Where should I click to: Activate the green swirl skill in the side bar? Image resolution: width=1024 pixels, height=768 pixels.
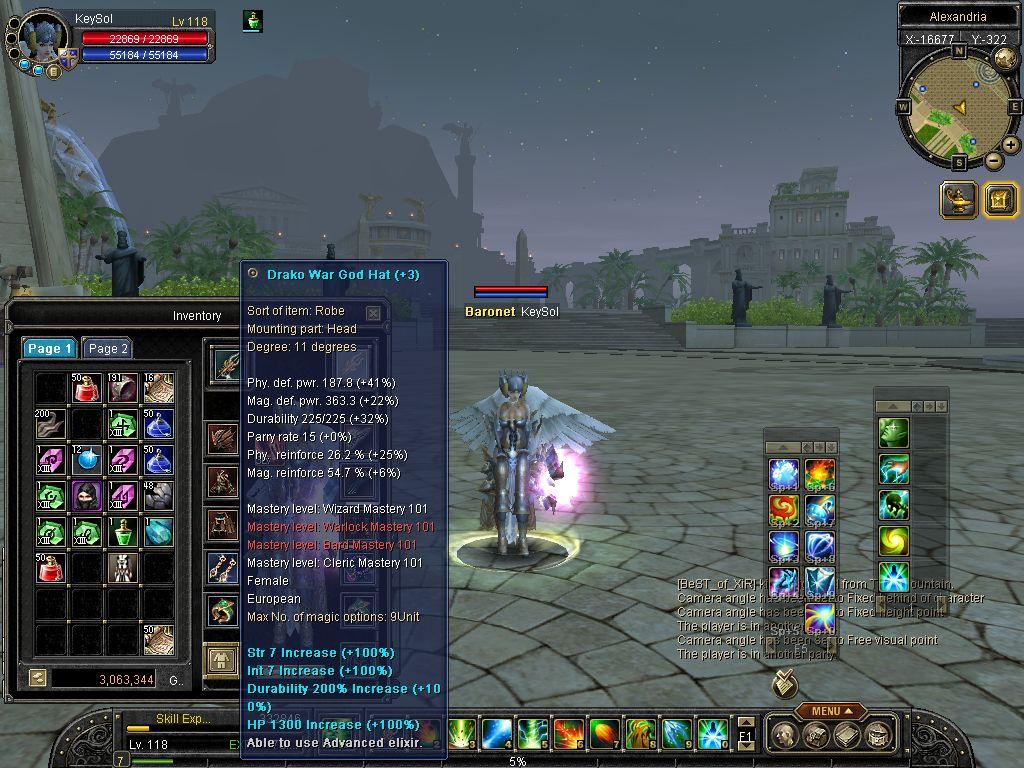click(893, 541)
